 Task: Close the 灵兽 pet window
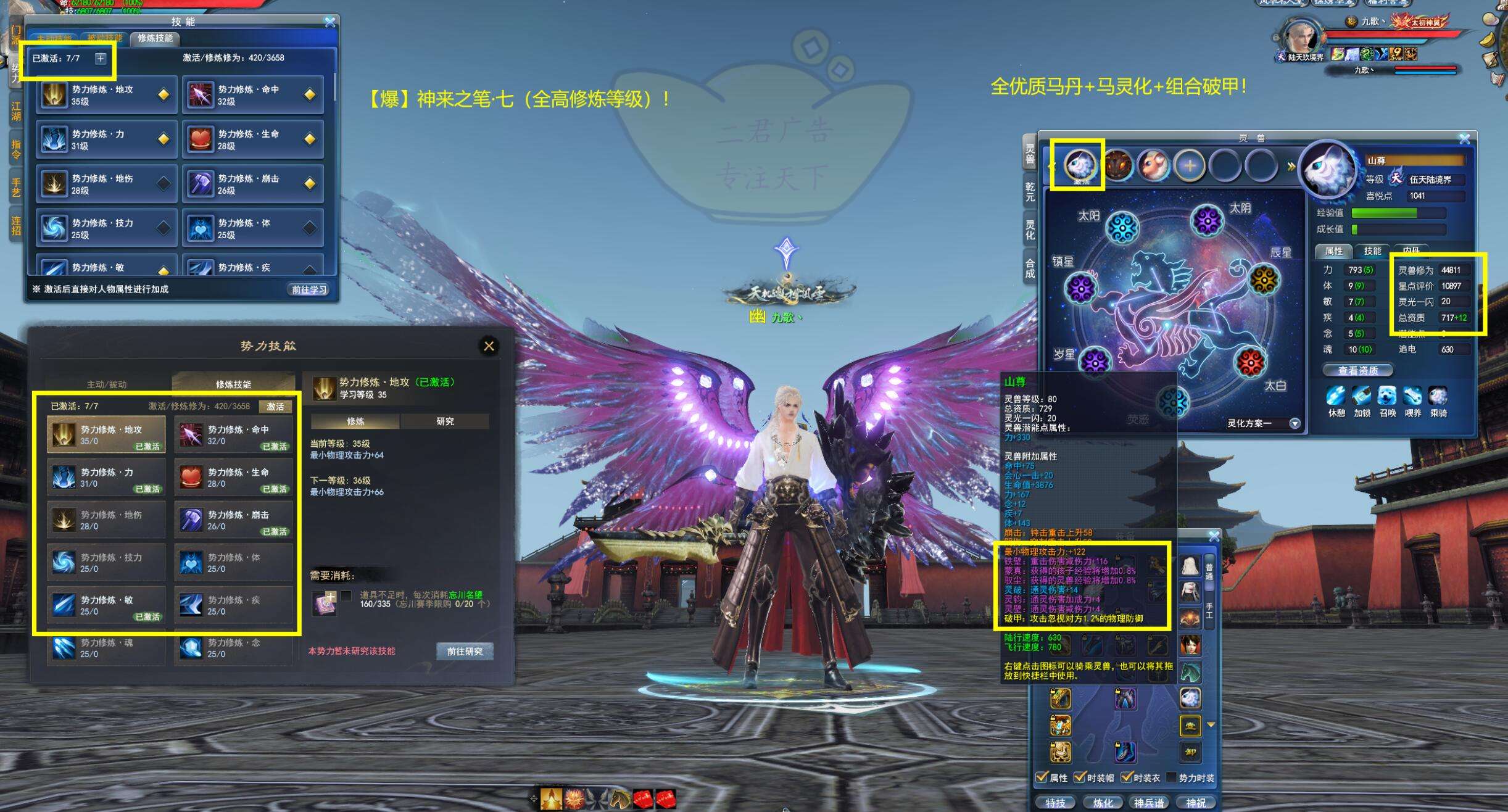(x=1464, y=139)
